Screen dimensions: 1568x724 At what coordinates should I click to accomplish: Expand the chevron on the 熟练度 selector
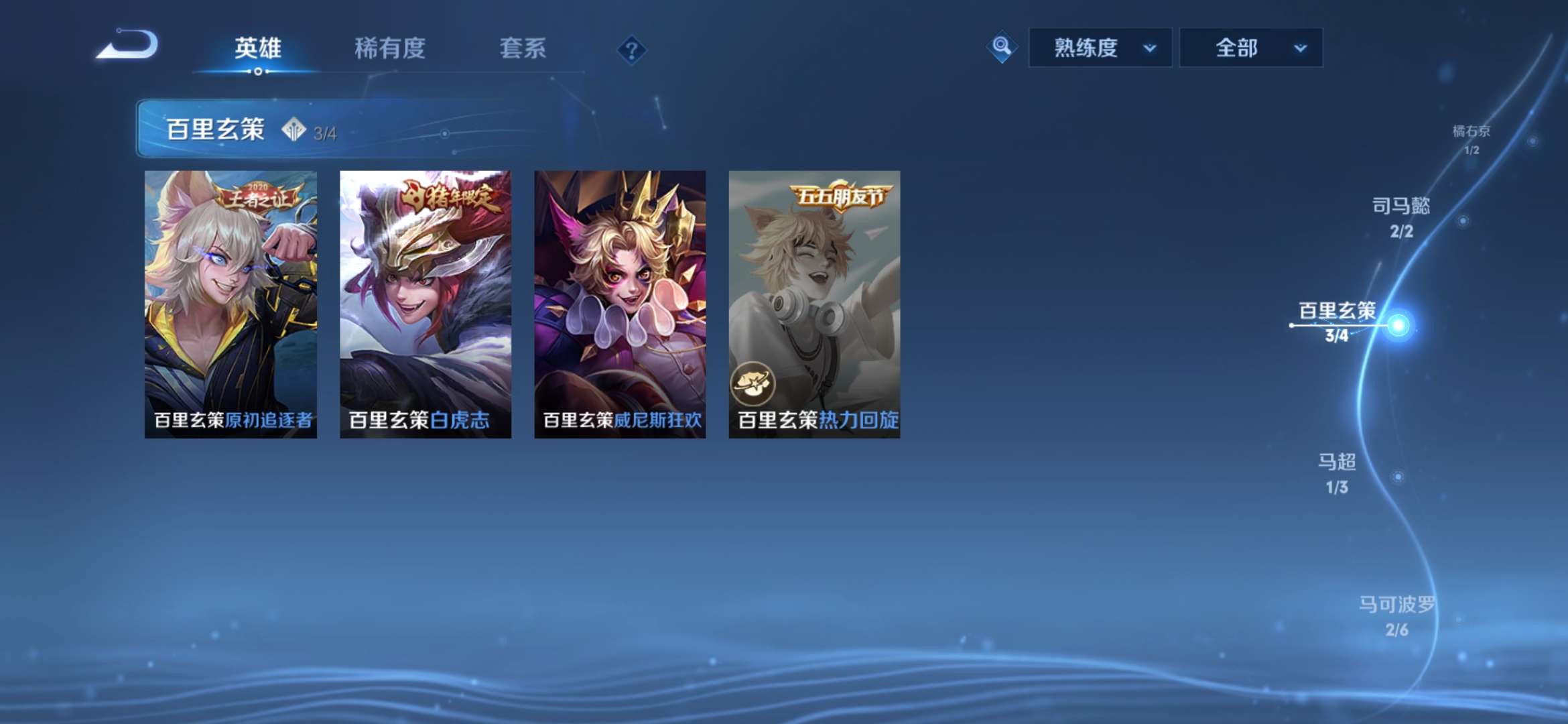1150,49
